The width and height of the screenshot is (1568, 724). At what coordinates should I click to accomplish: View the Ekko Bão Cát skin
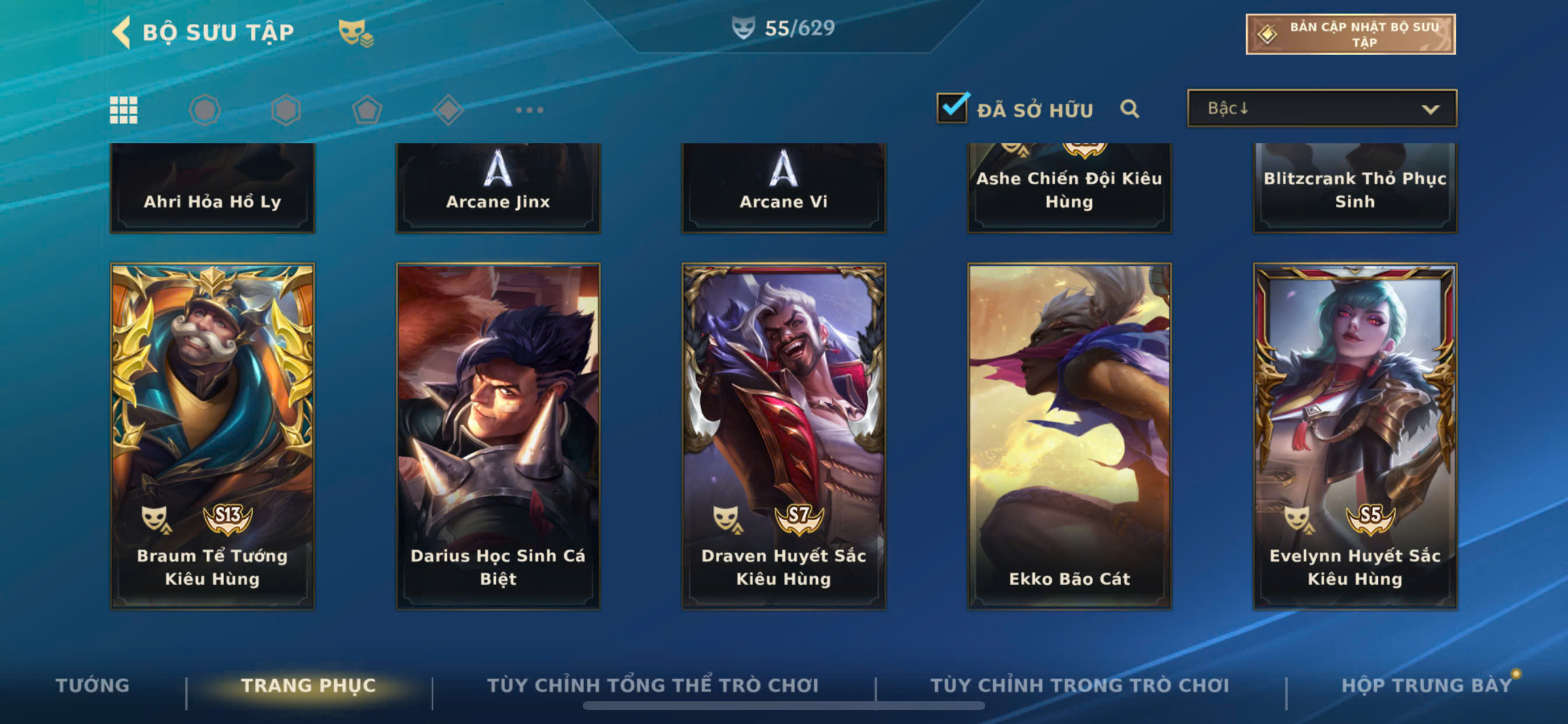pos(1069,435)
